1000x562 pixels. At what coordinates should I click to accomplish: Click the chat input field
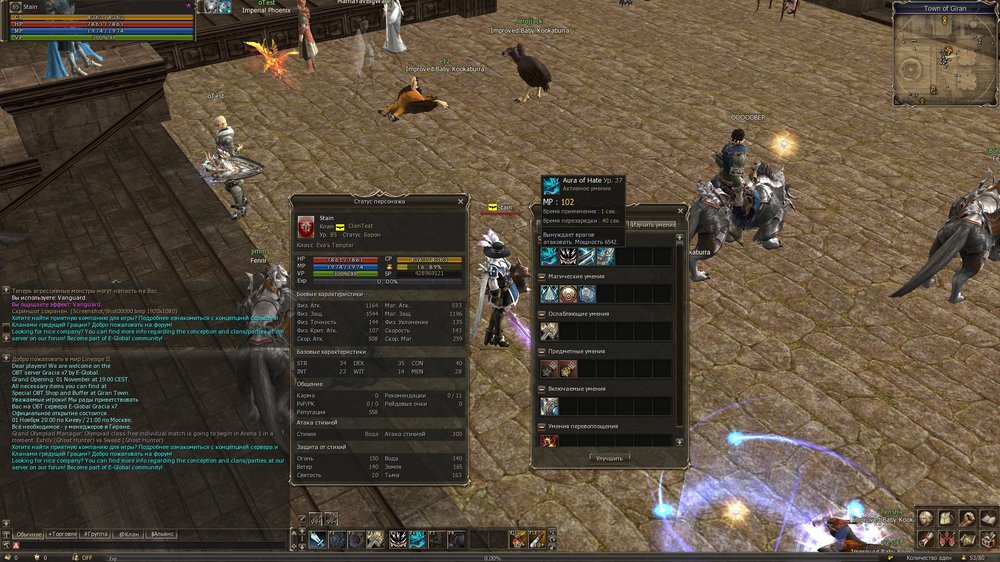click(x=150, y=548)
